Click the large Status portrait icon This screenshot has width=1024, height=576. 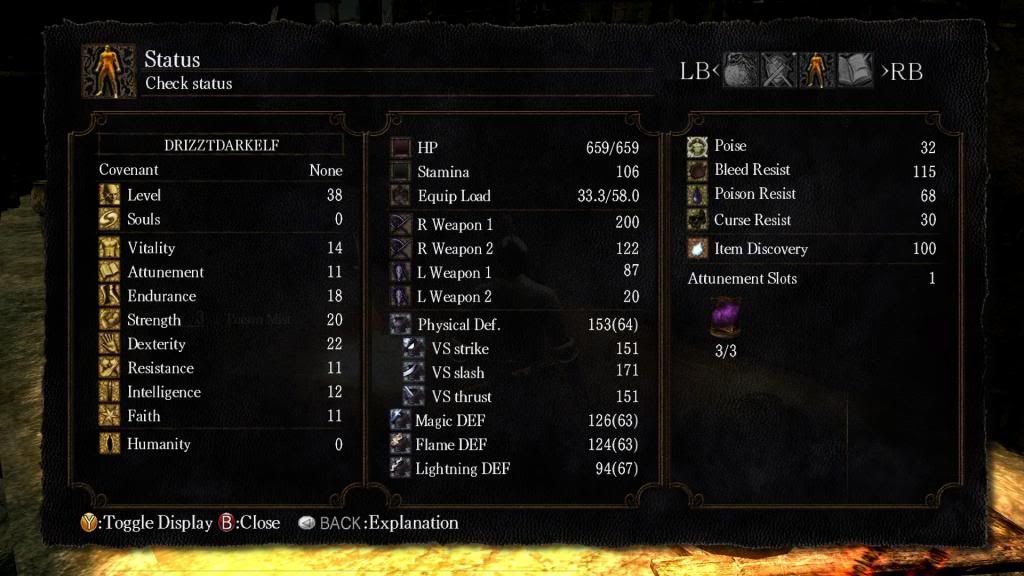[x=109, y=71]
